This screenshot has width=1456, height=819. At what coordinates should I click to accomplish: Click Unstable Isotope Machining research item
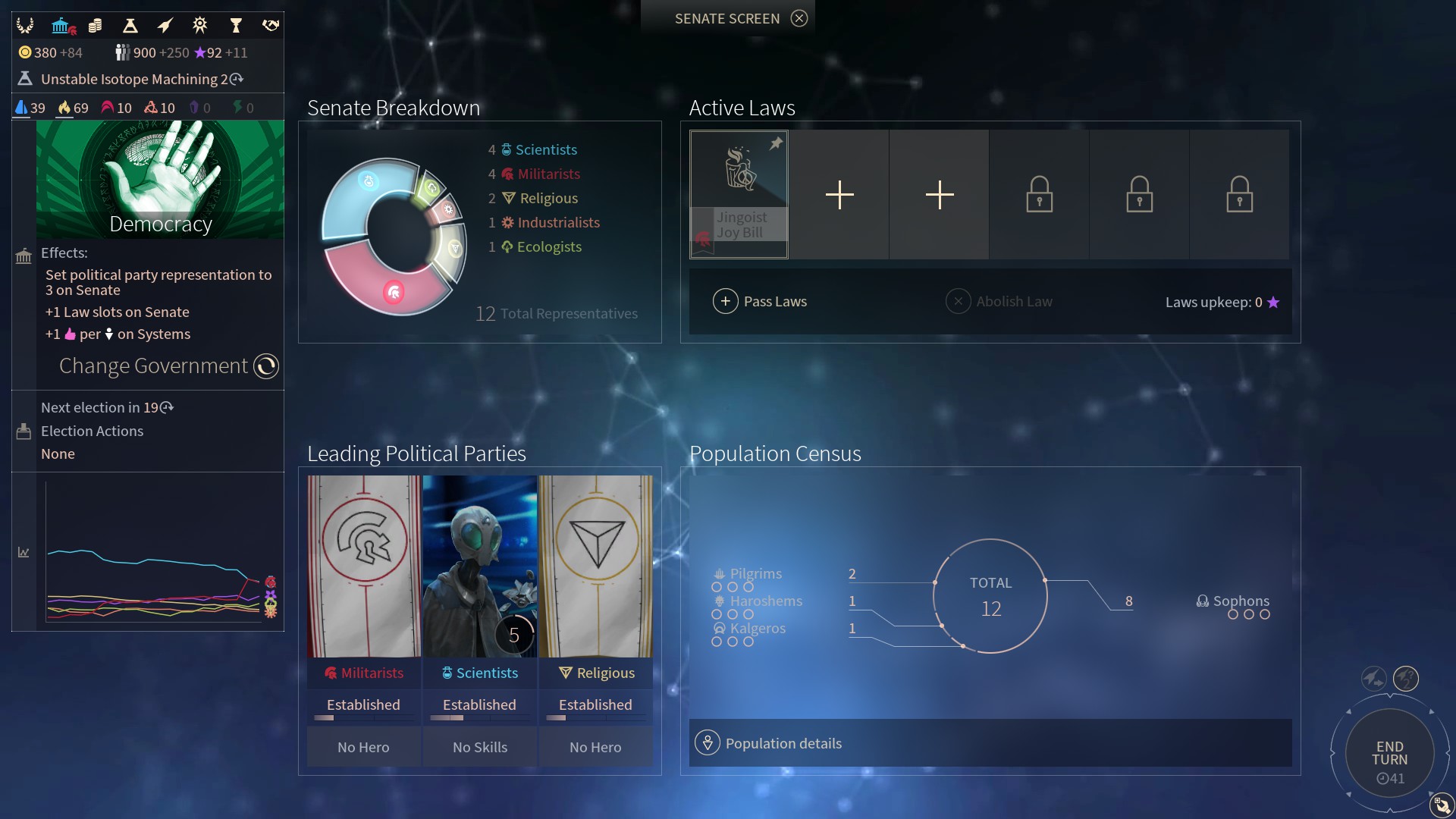click(x=133, y=79)
